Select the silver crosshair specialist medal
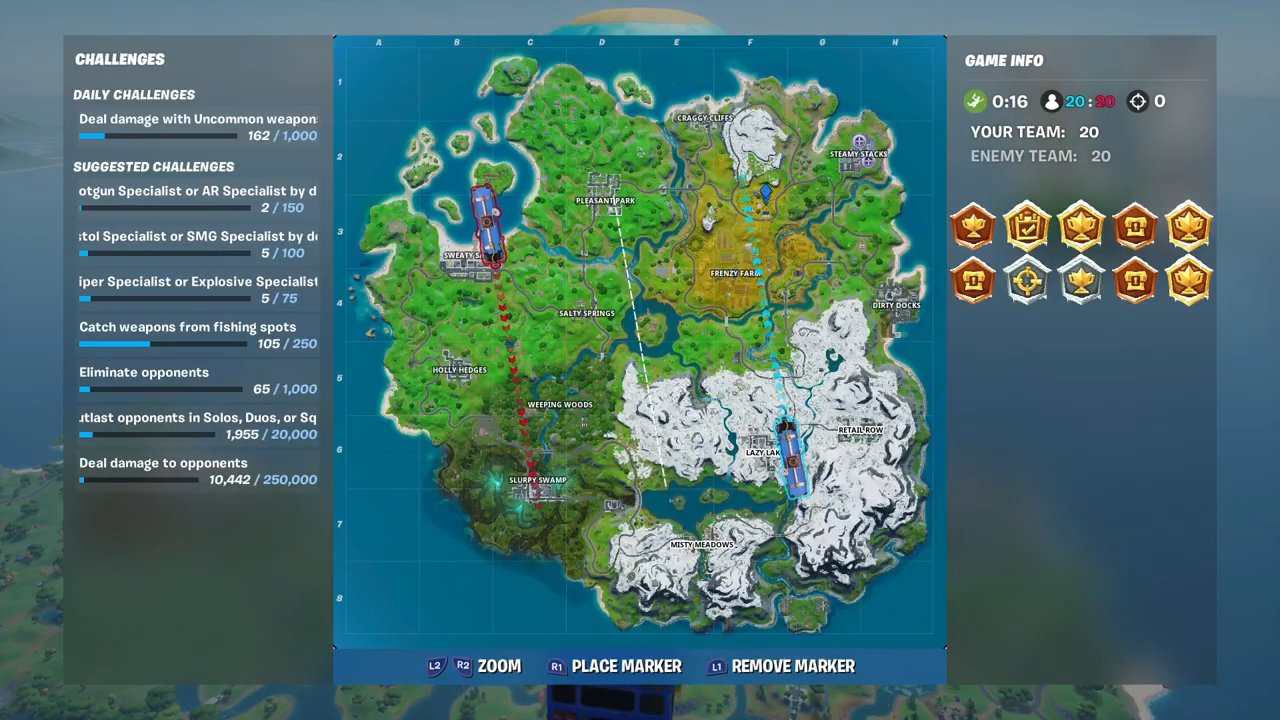 [x=1027, y=281]
